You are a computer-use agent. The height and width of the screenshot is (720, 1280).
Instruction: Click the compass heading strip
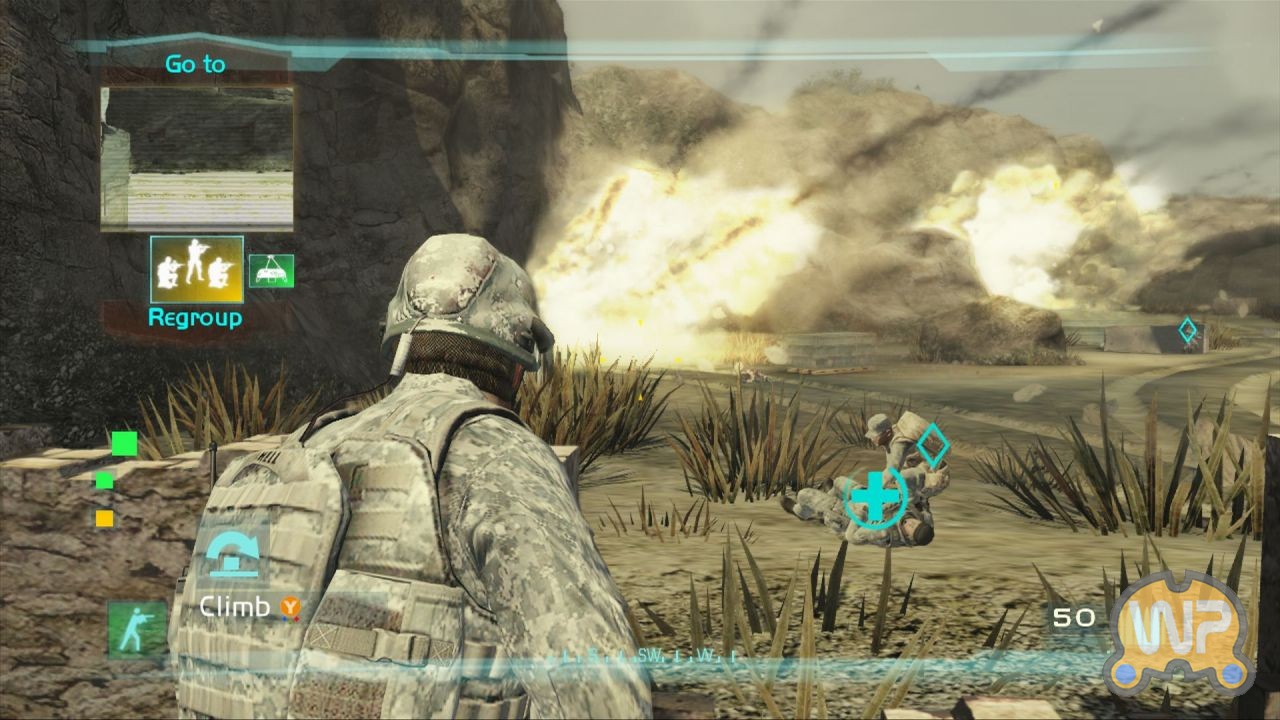pyautogui.click(x=650, y=657)
